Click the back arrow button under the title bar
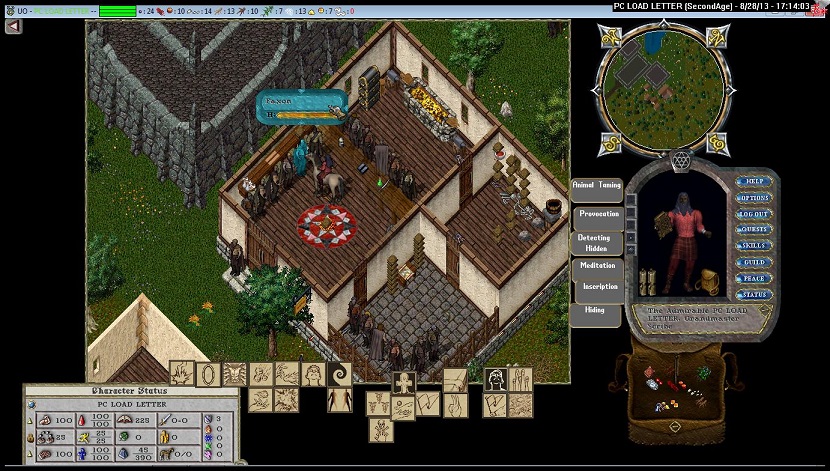 (12, 27)
